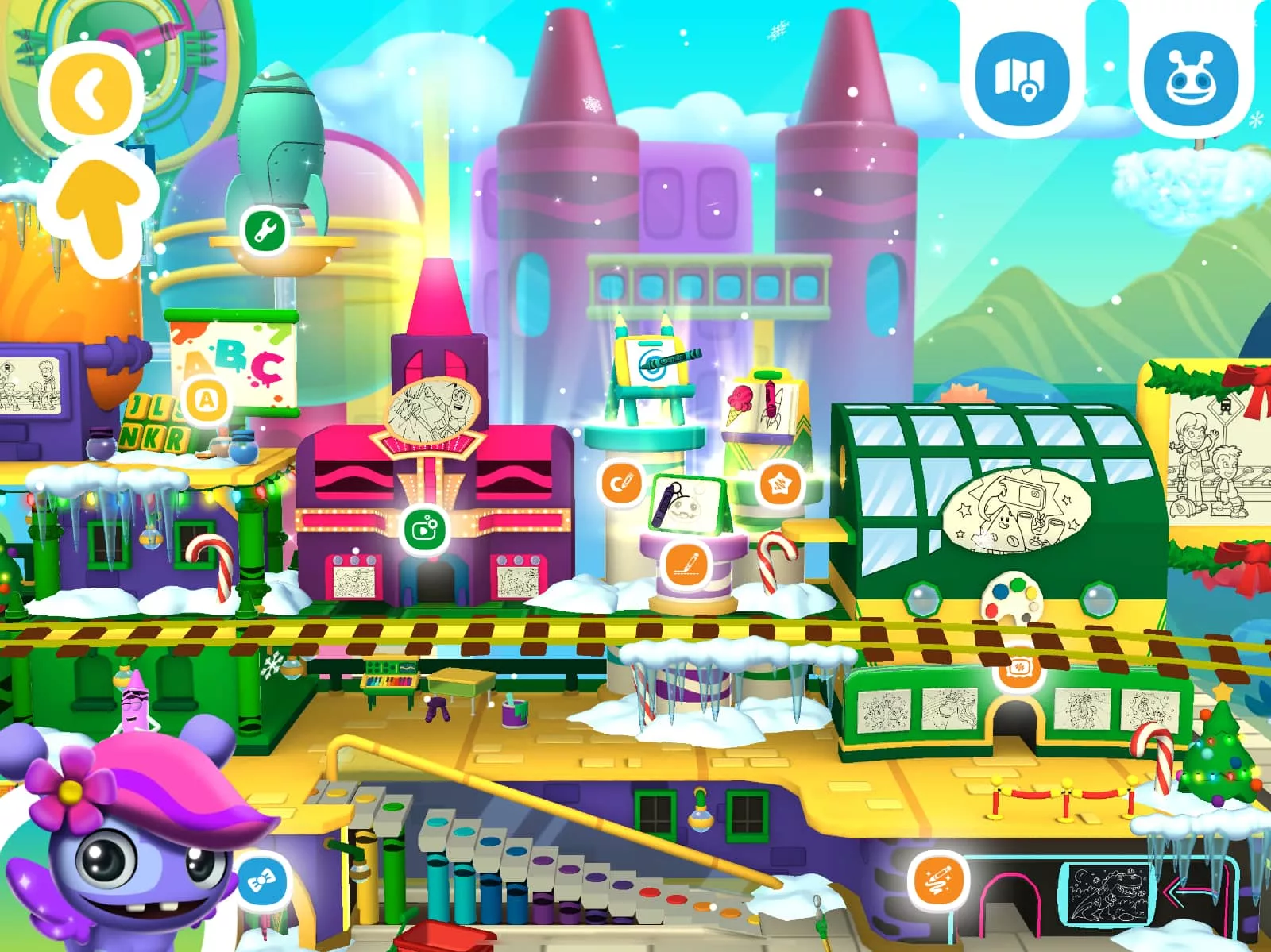Launch the green camera activity icon
The image size is (1271, 952).
(x=424, y=528)
